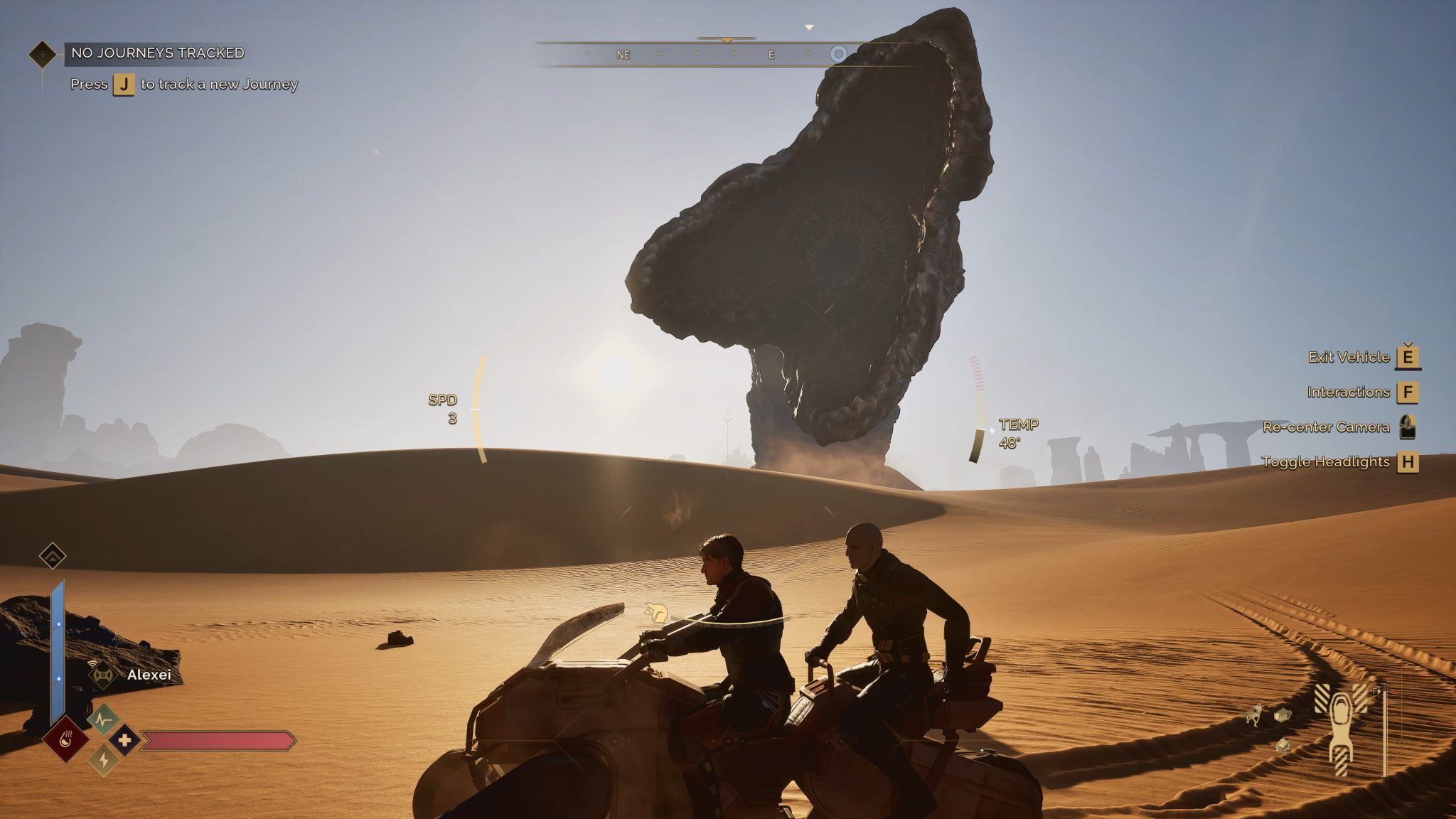Click the signal strength icon beside Alexei

(x=92, y=664)
